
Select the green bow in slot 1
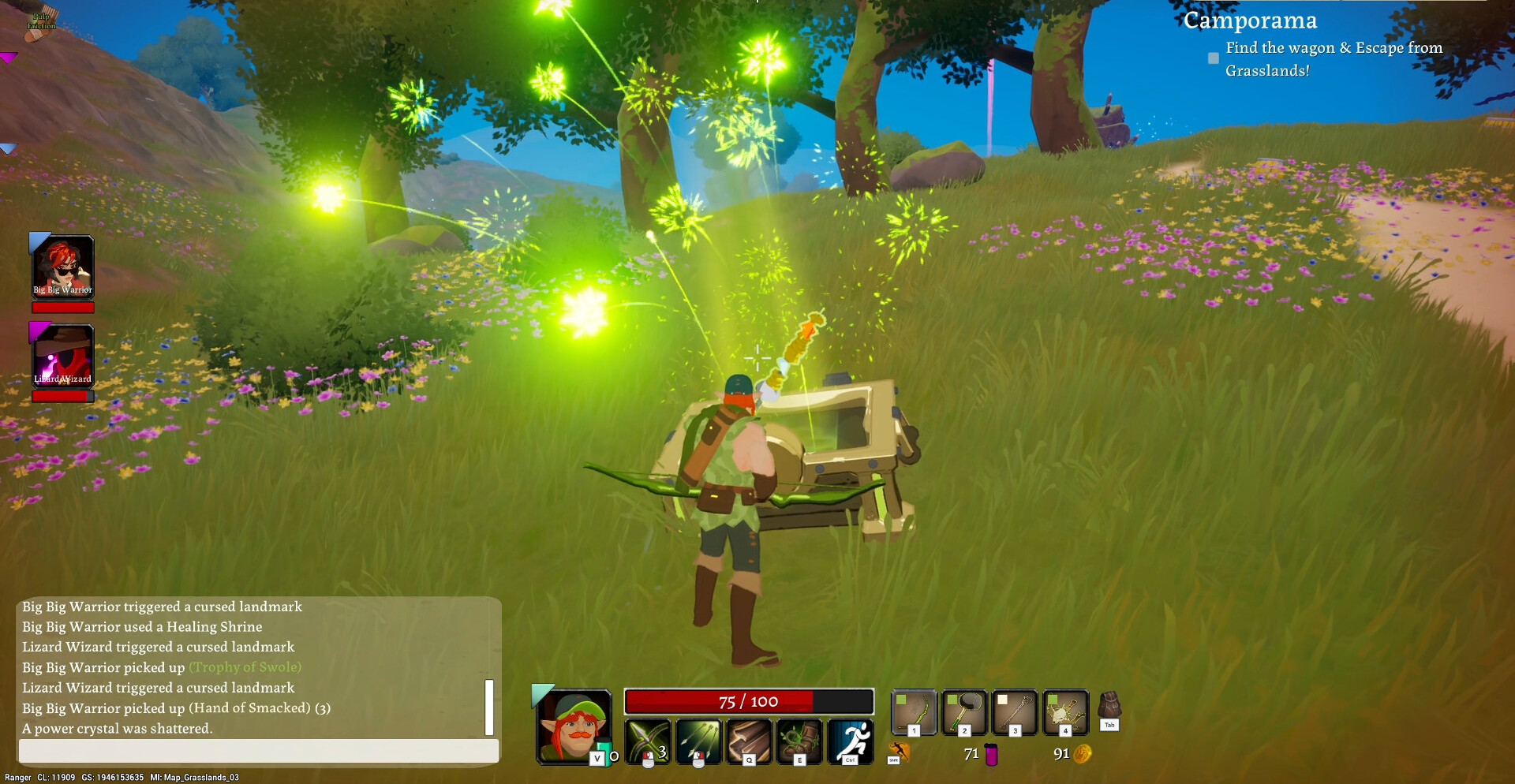914,712
